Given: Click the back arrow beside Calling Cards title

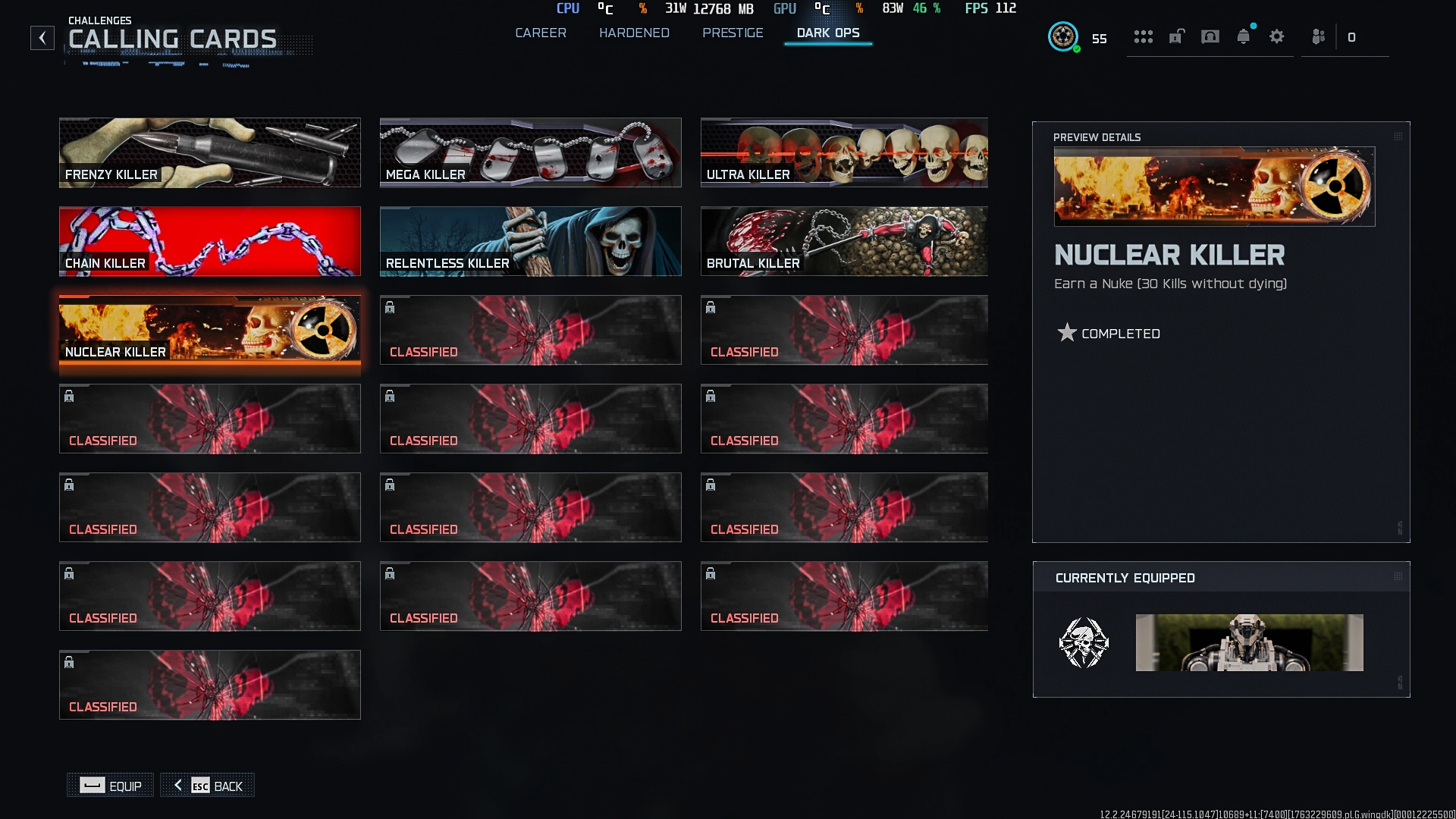Looking at the screenshot, I should pyautogui.click(x=42, y=37).
